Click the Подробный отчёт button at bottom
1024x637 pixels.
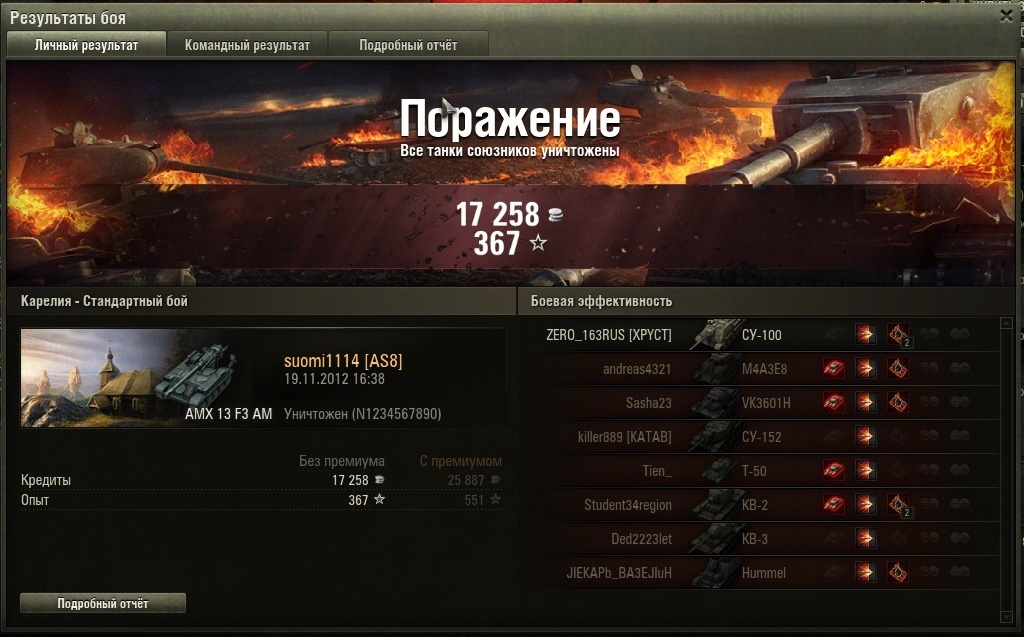tap(103, 603)
